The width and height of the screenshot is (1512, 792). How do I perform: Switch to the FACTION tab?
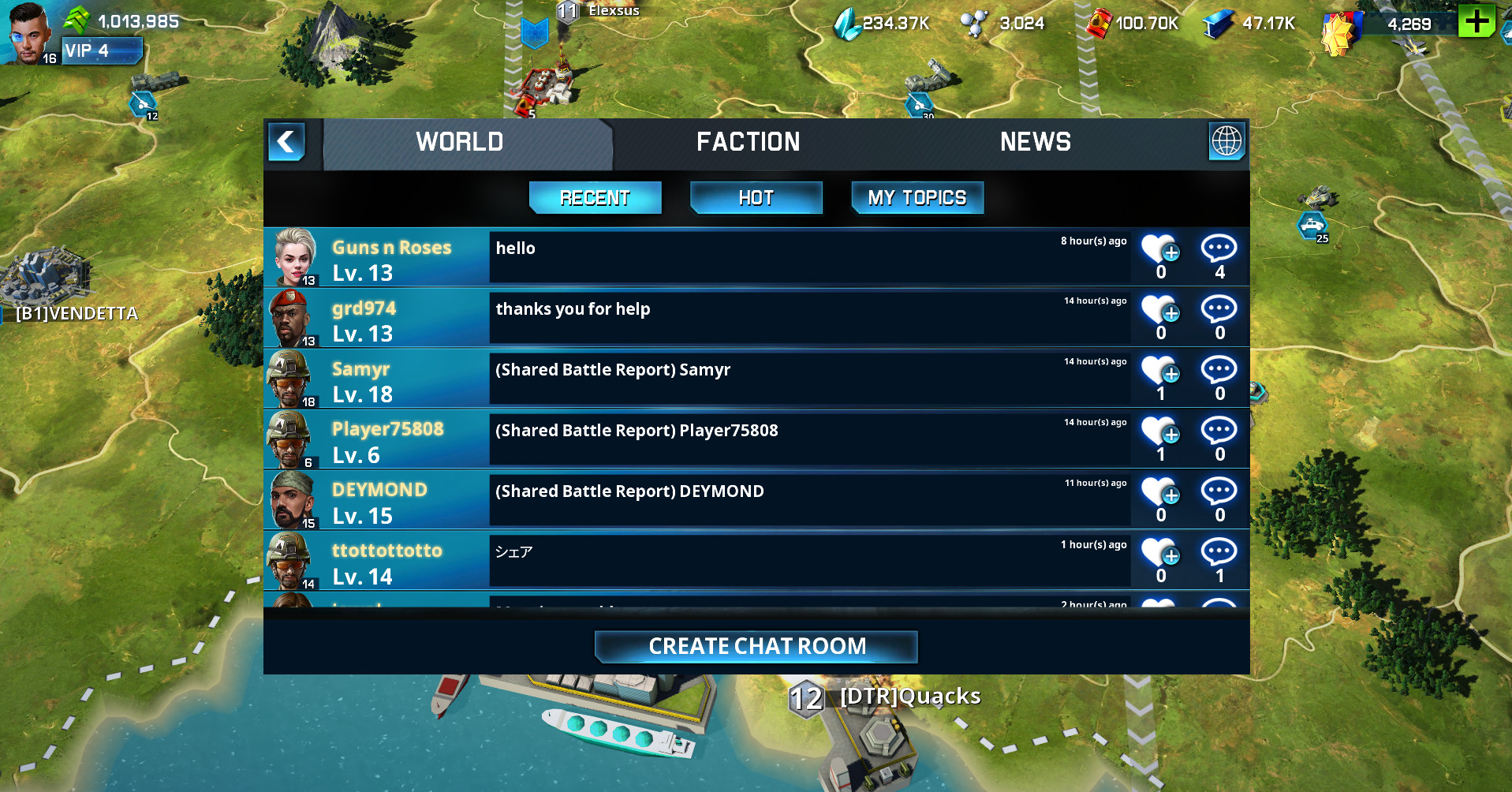(x=748, y=142)
